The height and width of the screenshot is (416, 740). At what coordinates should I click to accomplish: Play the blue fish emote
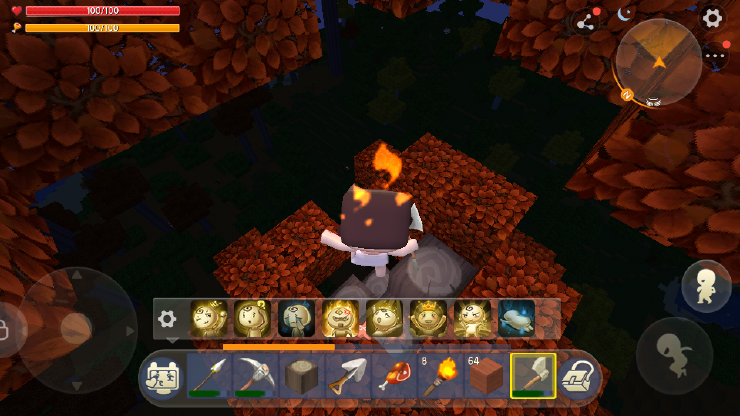click(516, 319)
